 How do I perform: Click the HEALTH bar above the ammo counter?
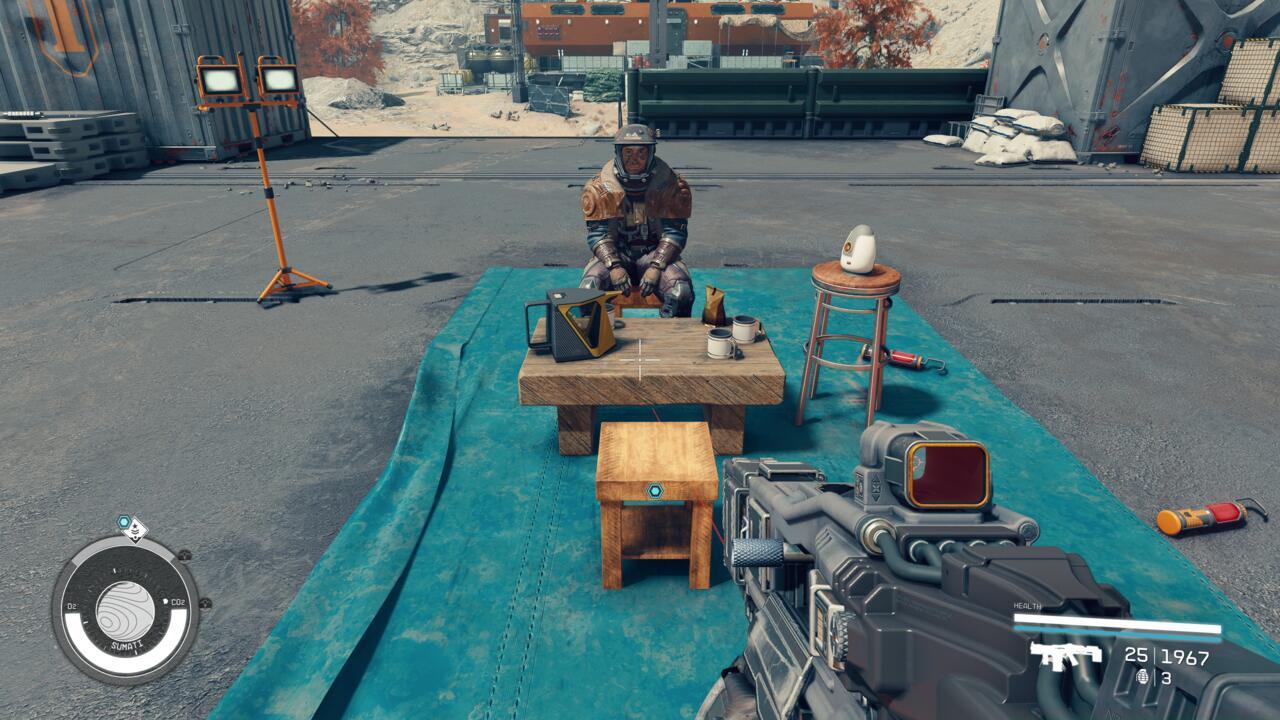coord(1118,622)
